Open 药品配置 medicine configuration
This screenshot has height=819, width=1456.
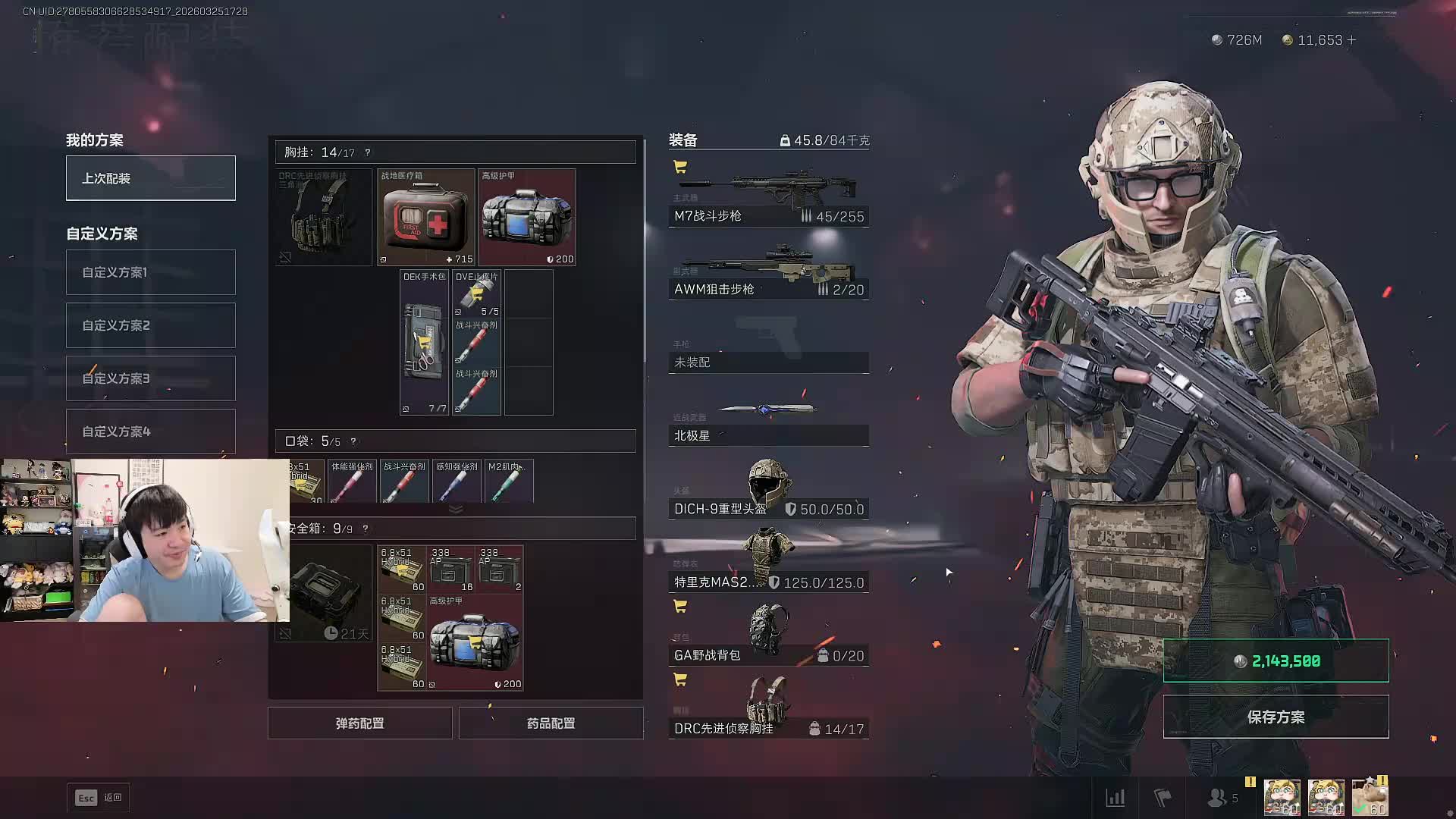click(551, 723)
